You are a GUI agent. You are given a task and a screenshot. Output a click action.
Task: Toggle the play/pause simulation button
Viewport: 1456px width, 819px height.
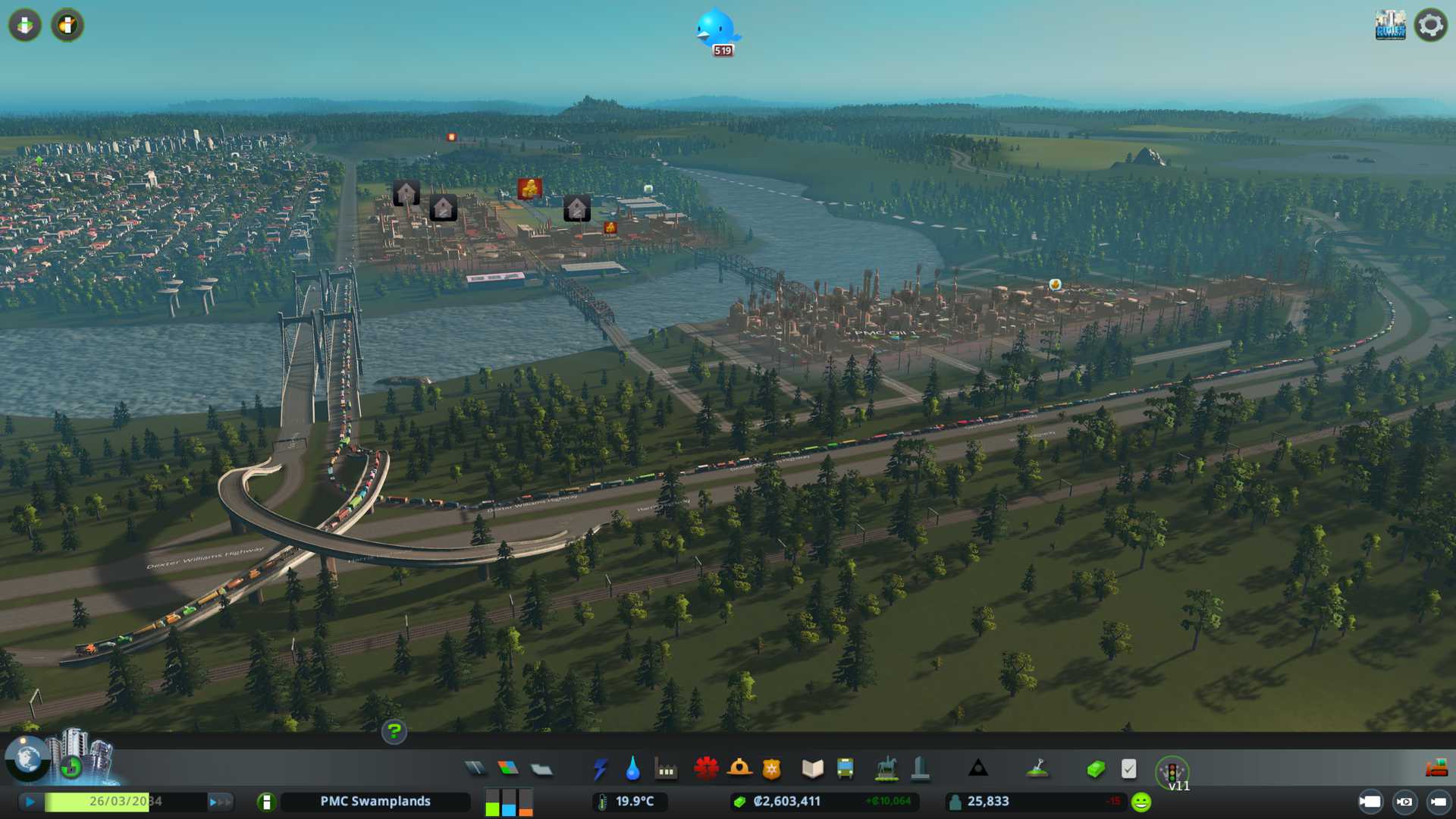[x=30, y=802]
